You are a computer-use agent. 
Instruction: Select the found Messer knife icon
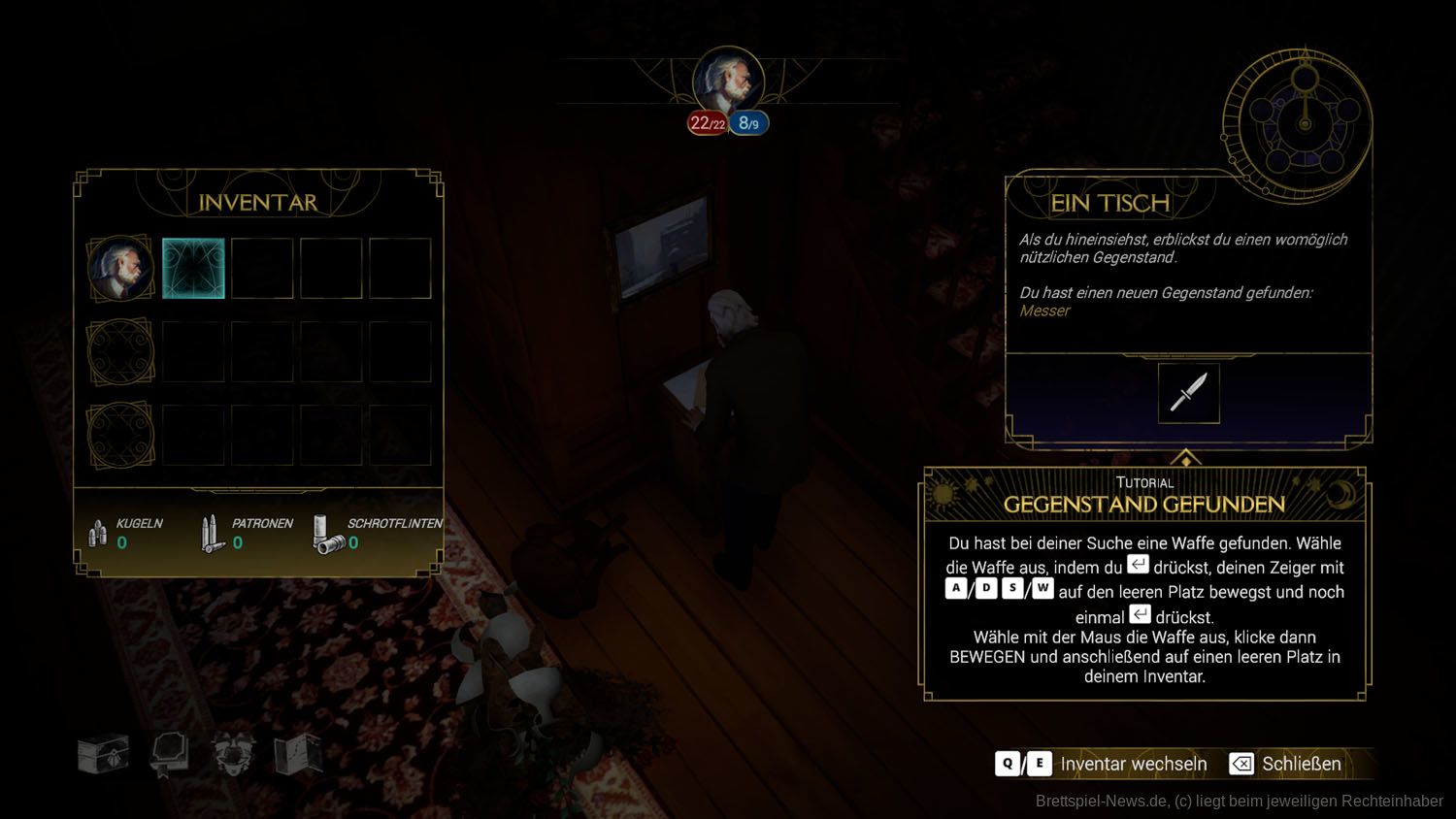[1188, 393]
